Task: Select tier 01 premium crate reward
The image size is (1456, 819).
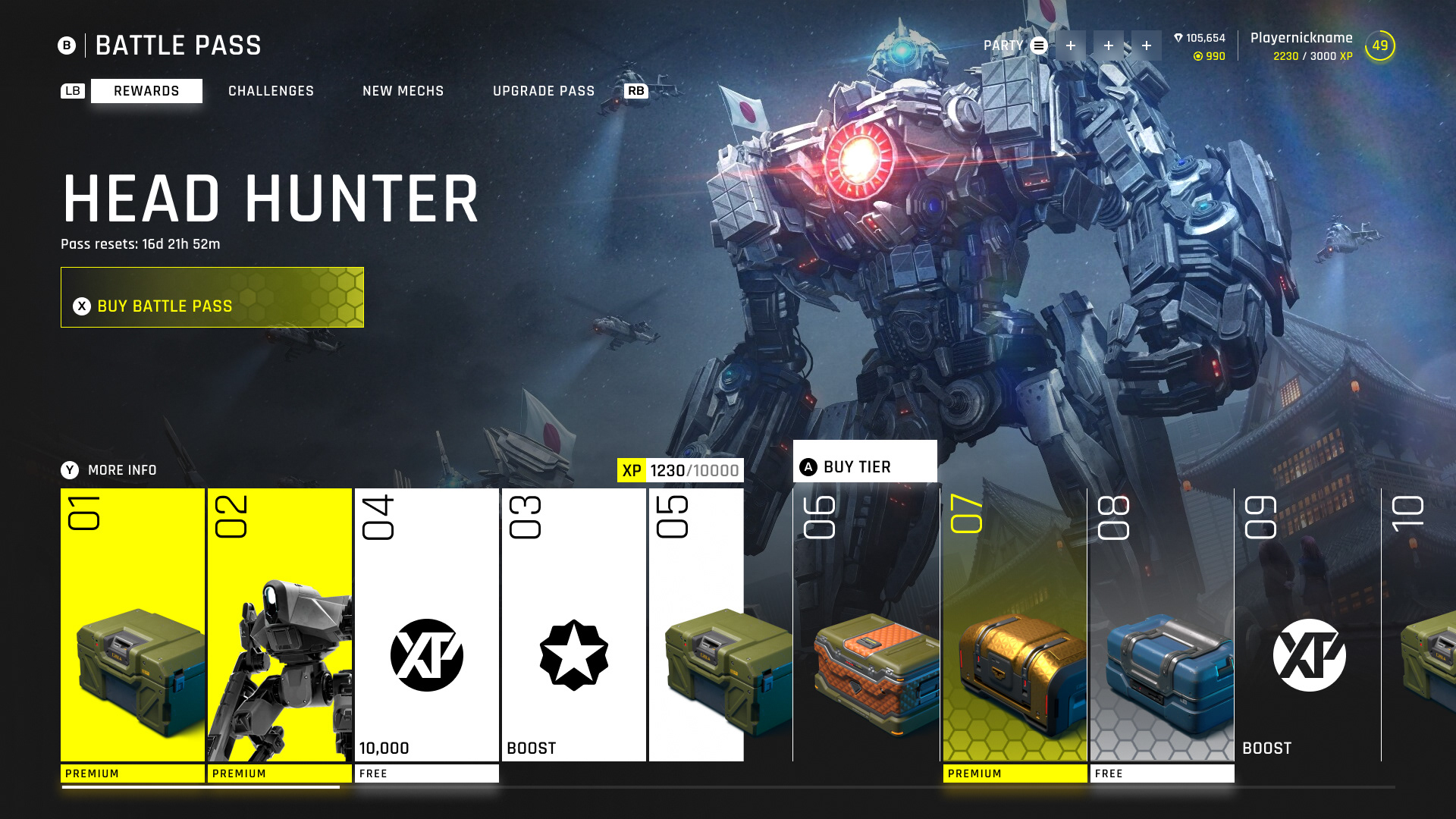Action: (133, 625)
